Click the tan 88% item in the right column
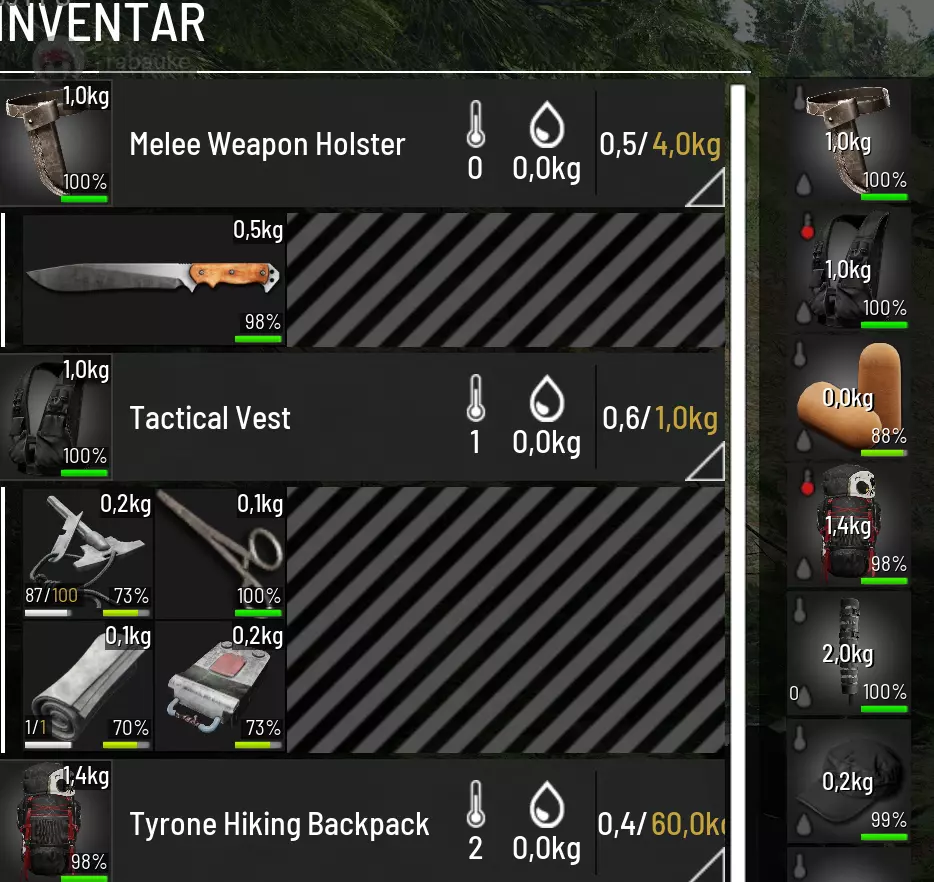The height and width of the screenshot is (882, 934). coord(848,398)
